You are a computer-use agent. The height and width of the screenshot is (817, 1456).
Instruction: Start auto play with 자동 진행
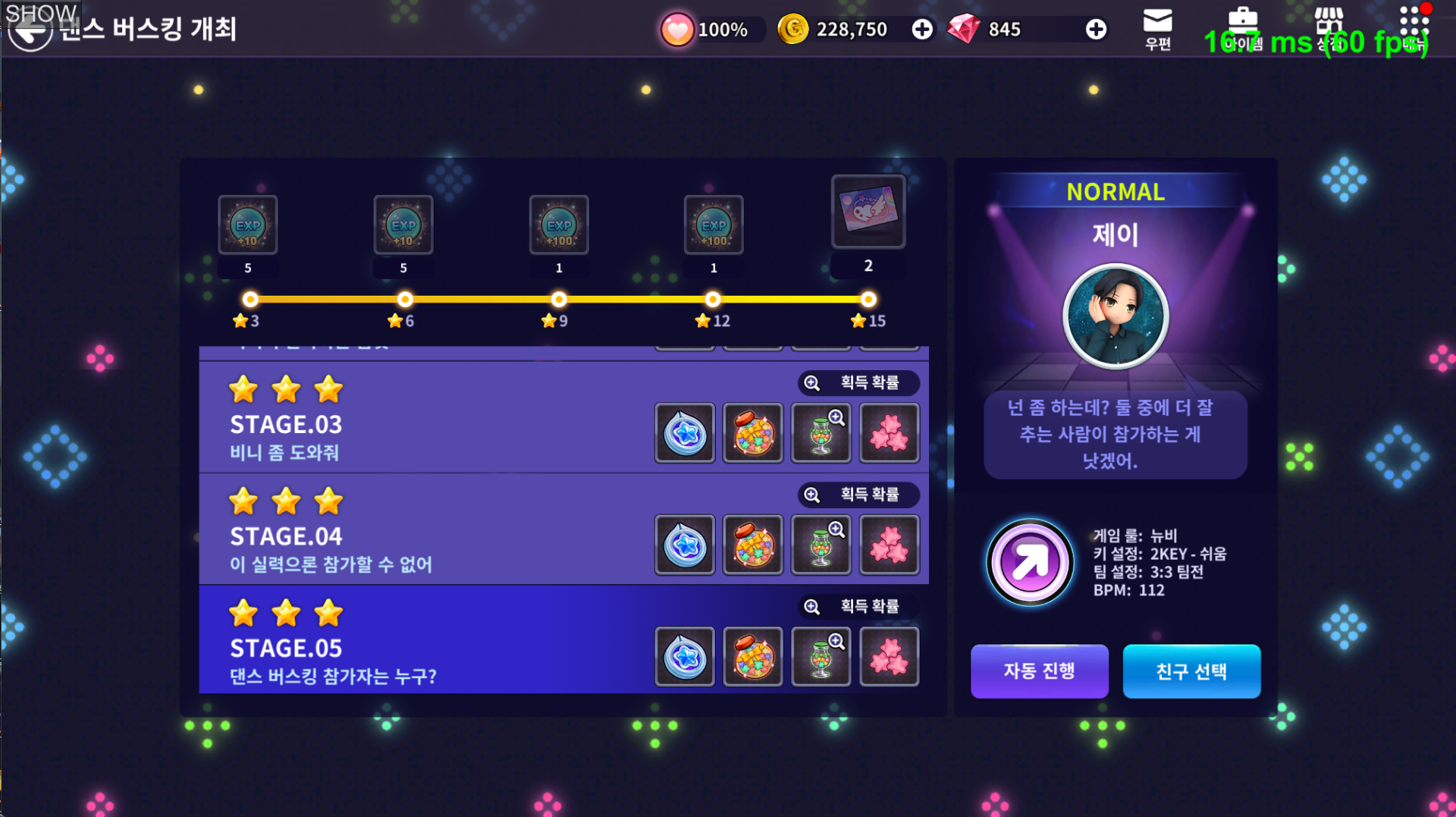pos(1039,671)
